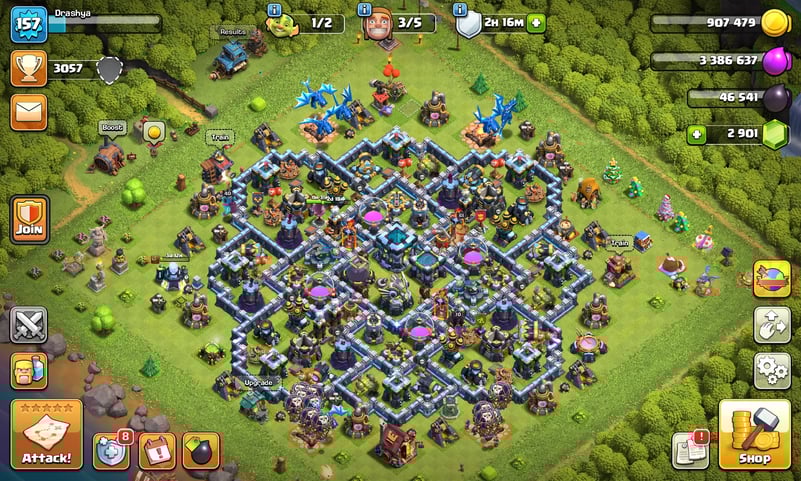
Task: Open the mail envelope inbox
Action: tap(28, 111)
